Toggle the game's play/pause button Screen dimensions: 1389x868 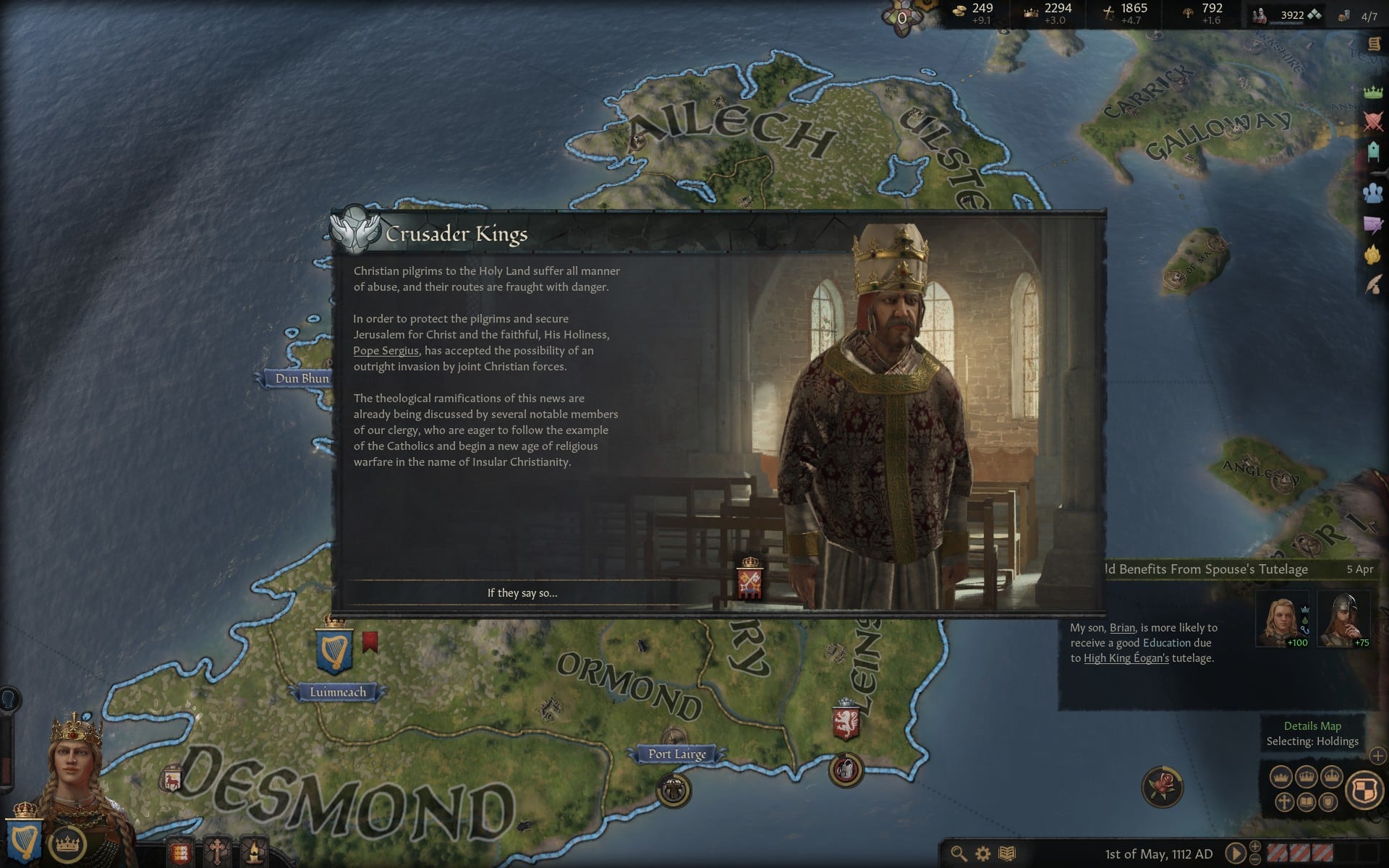click(1235, 854)
